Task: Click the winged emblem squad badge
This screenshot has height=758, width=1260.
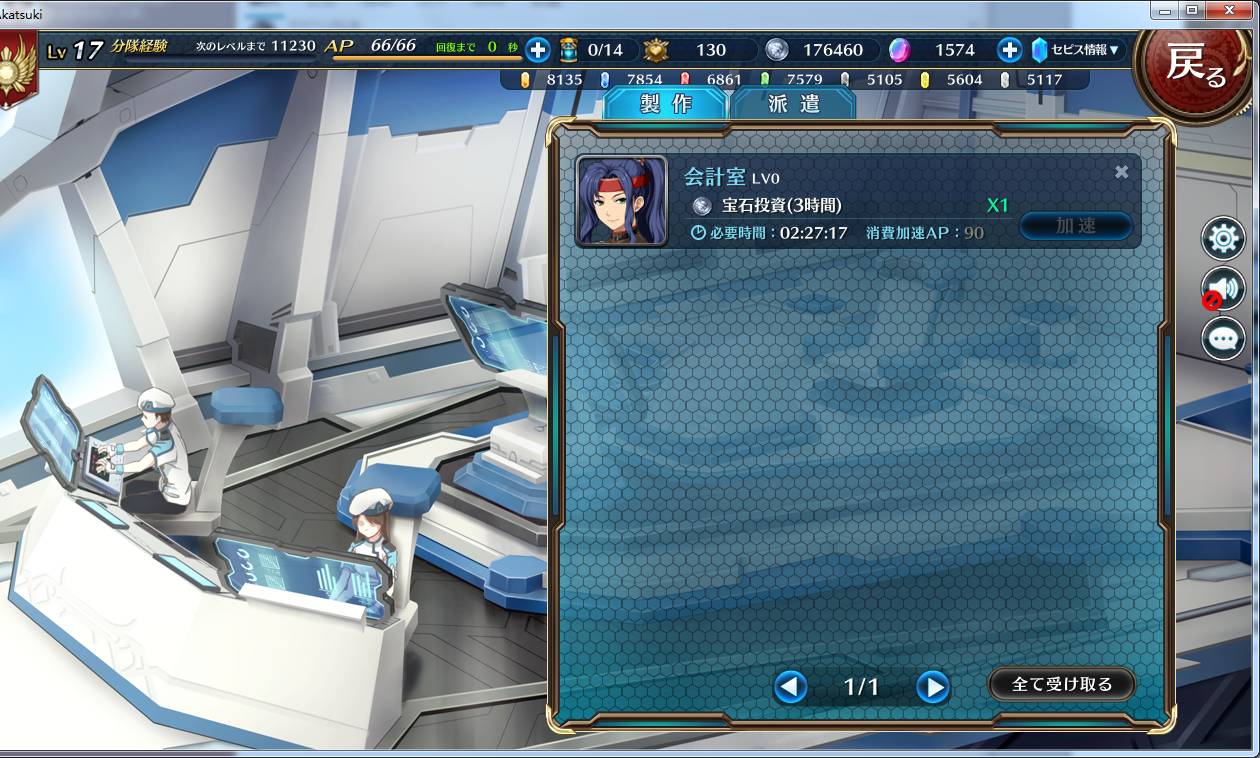Action: 17,68
